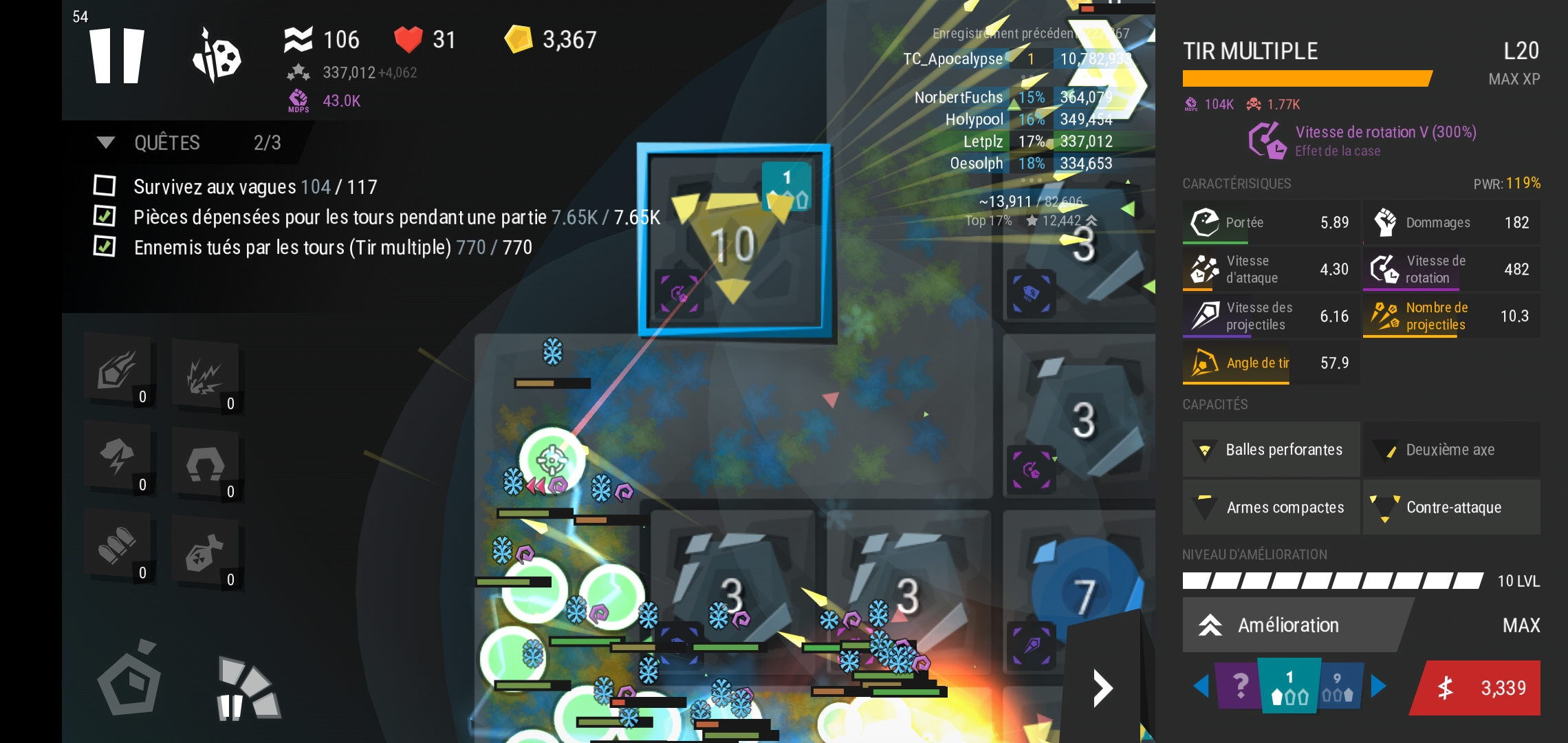The height and width of the screenshot is (743, 1568).
Task: Use the lightning burst ability slot
Action: tap(205, 376)
